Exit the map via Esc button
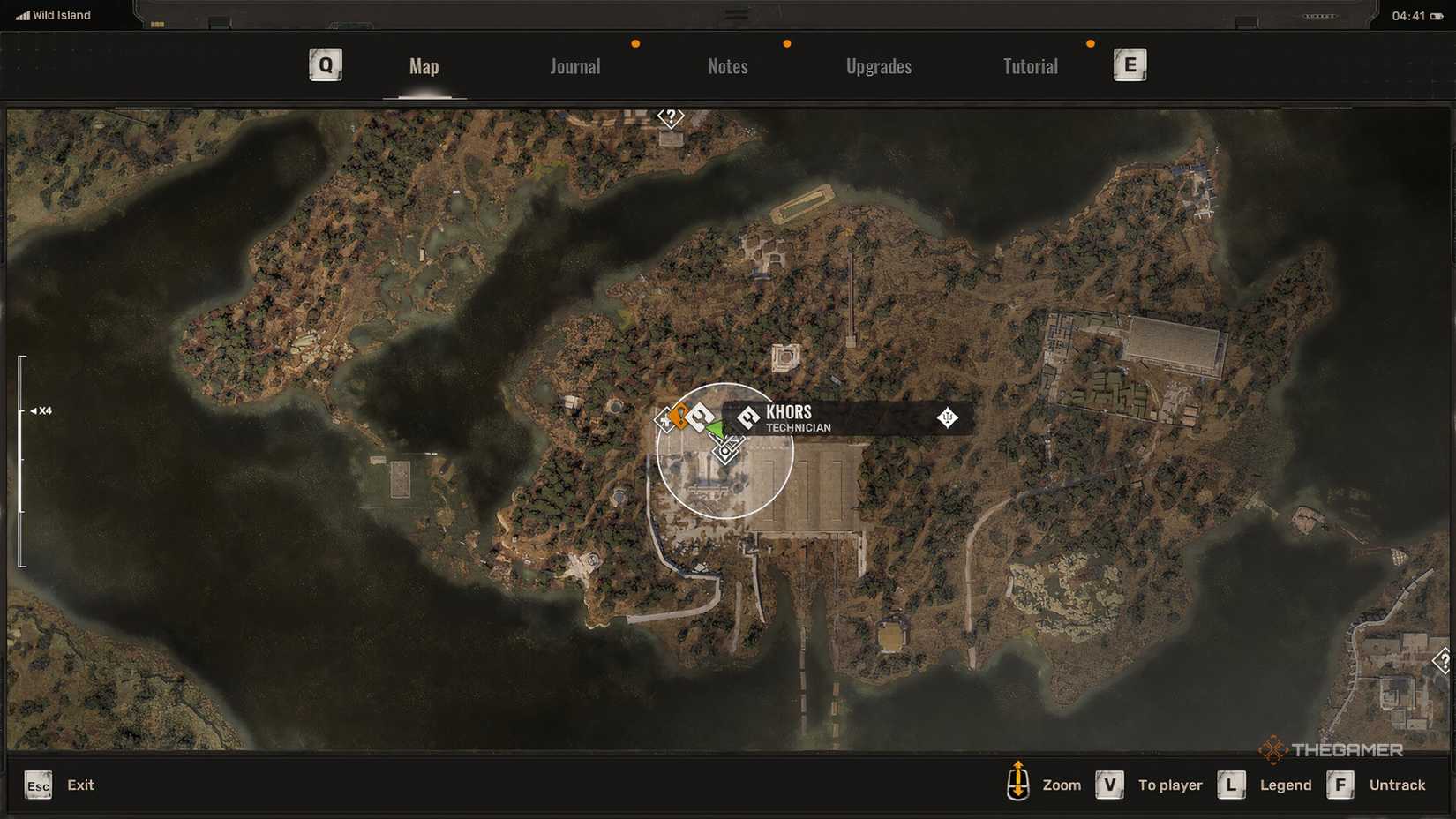Viewport: 1456px width, 819px height. (37, 785)
